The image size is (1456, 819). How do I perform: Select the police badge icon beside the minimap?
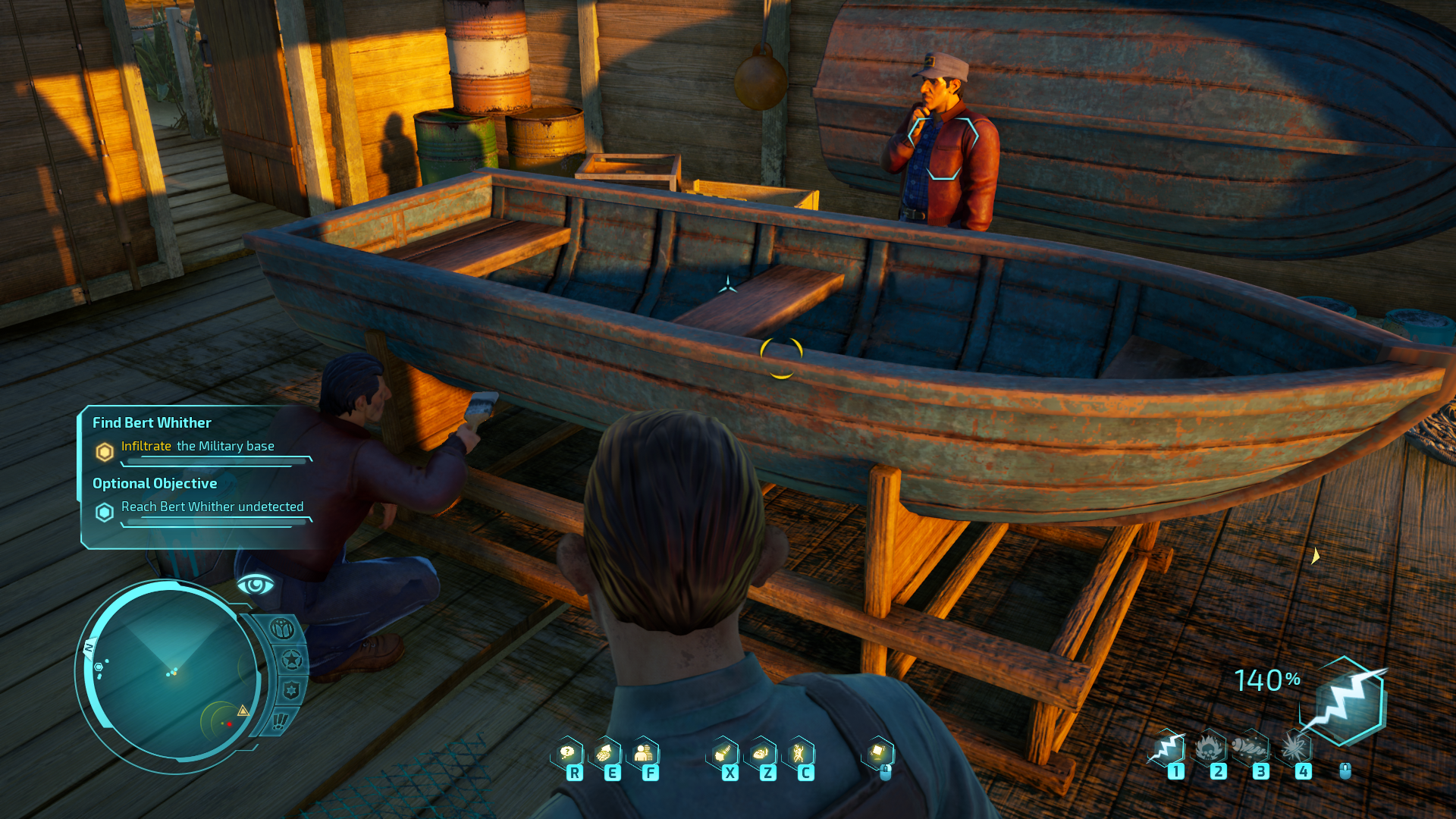click(x=290, y=690)
